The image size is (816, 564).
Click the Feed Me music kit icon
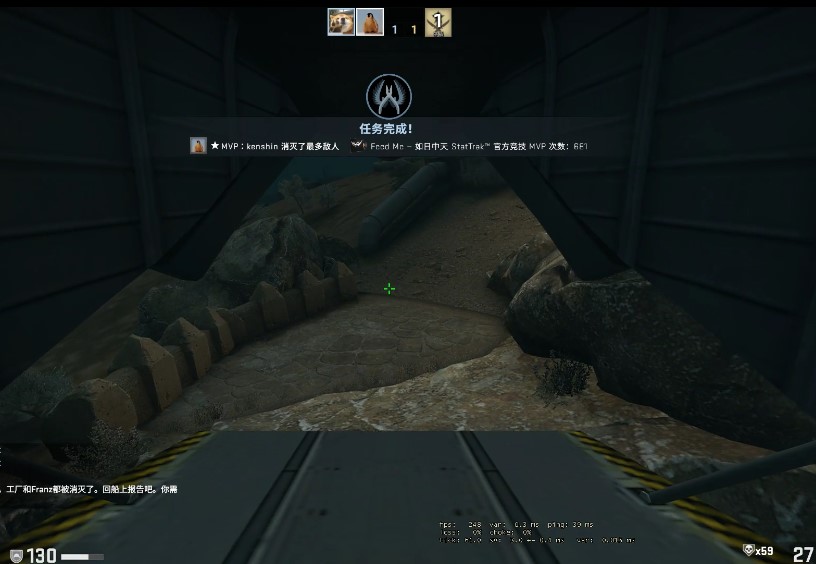(x=359, y=146)
